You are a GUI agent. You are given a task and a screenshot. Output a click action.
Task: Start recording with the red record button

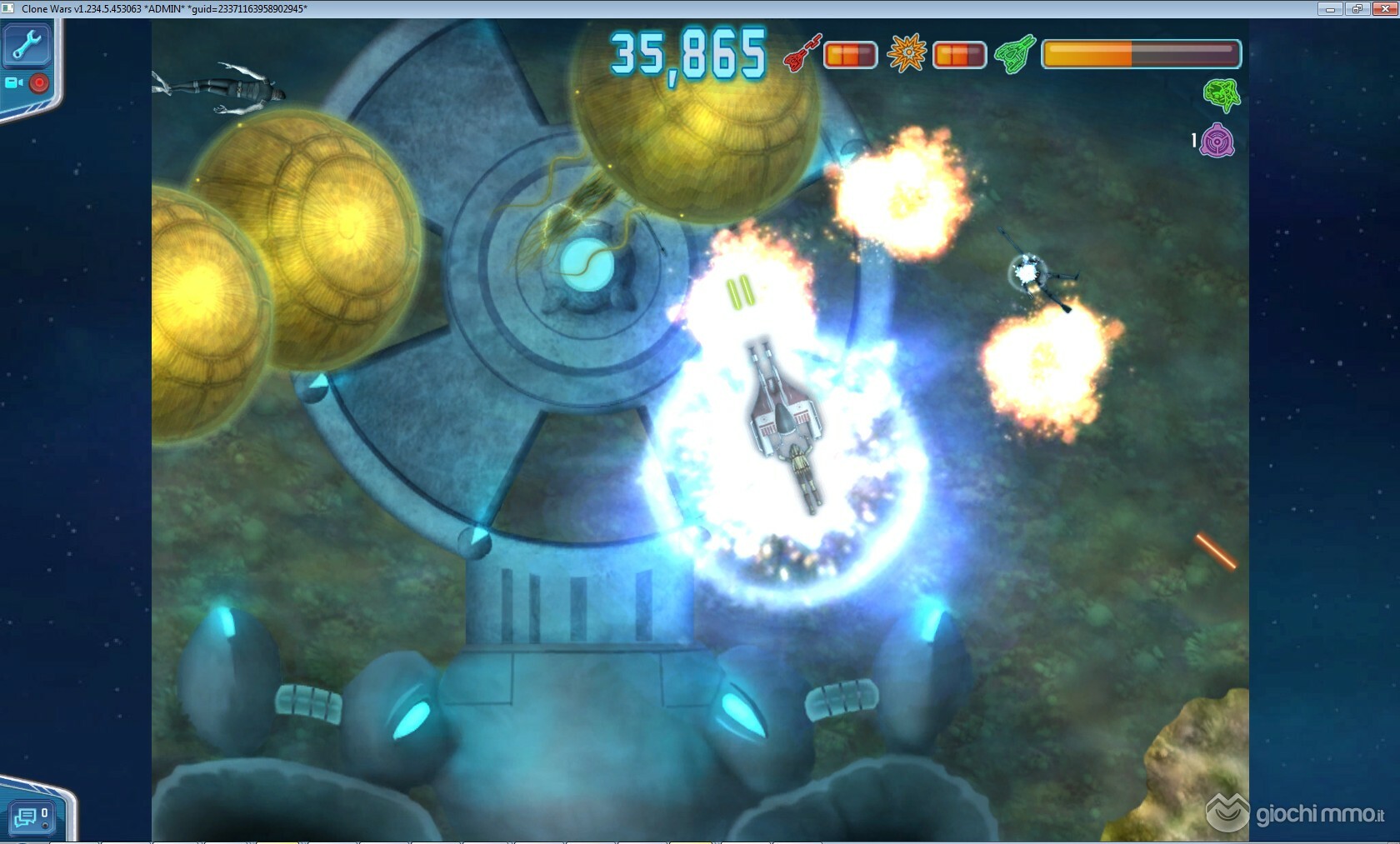39,82
